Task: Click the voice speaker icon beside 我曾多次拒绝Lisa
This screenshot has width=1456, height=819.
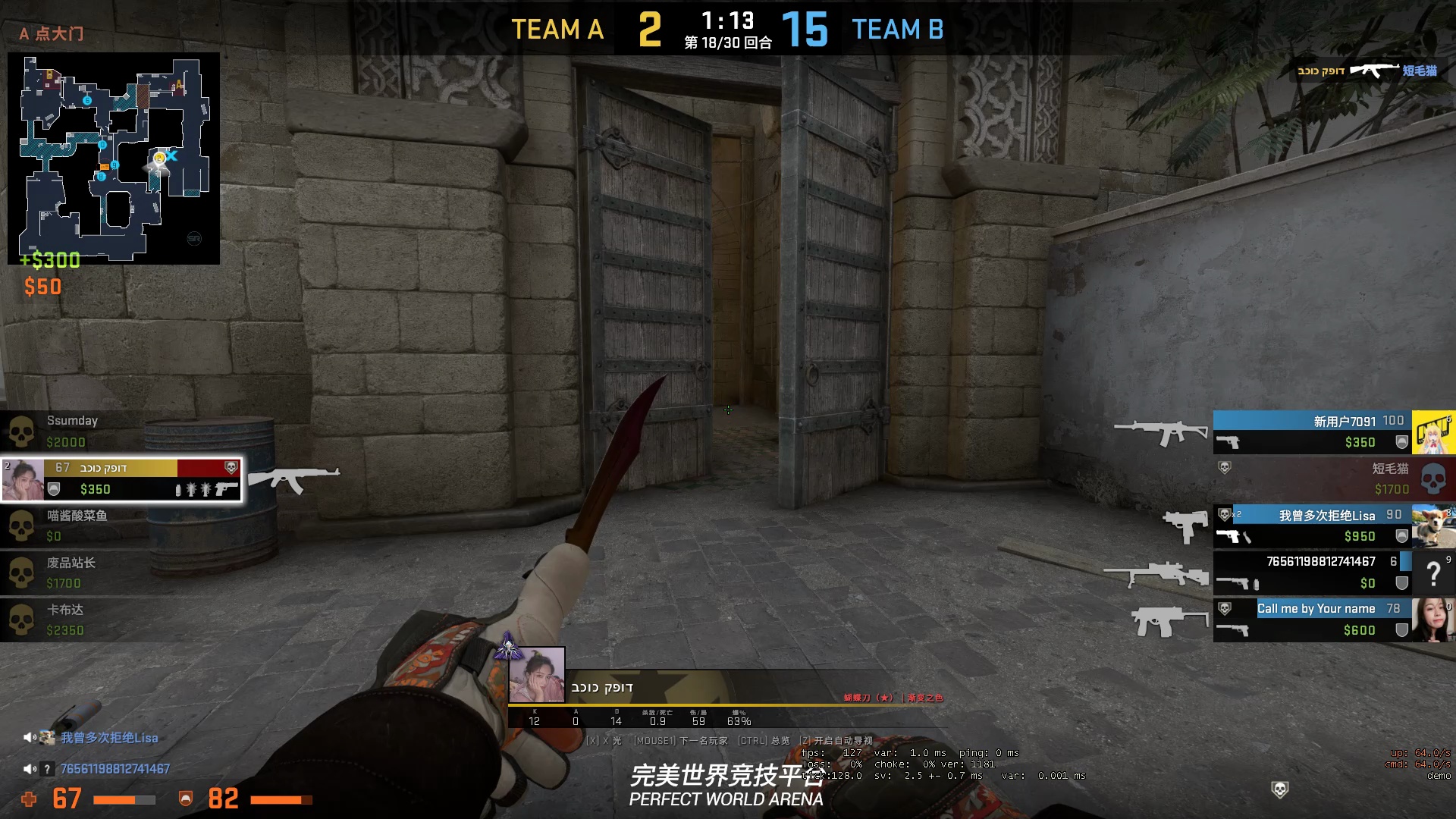Action: coord(30,737)
